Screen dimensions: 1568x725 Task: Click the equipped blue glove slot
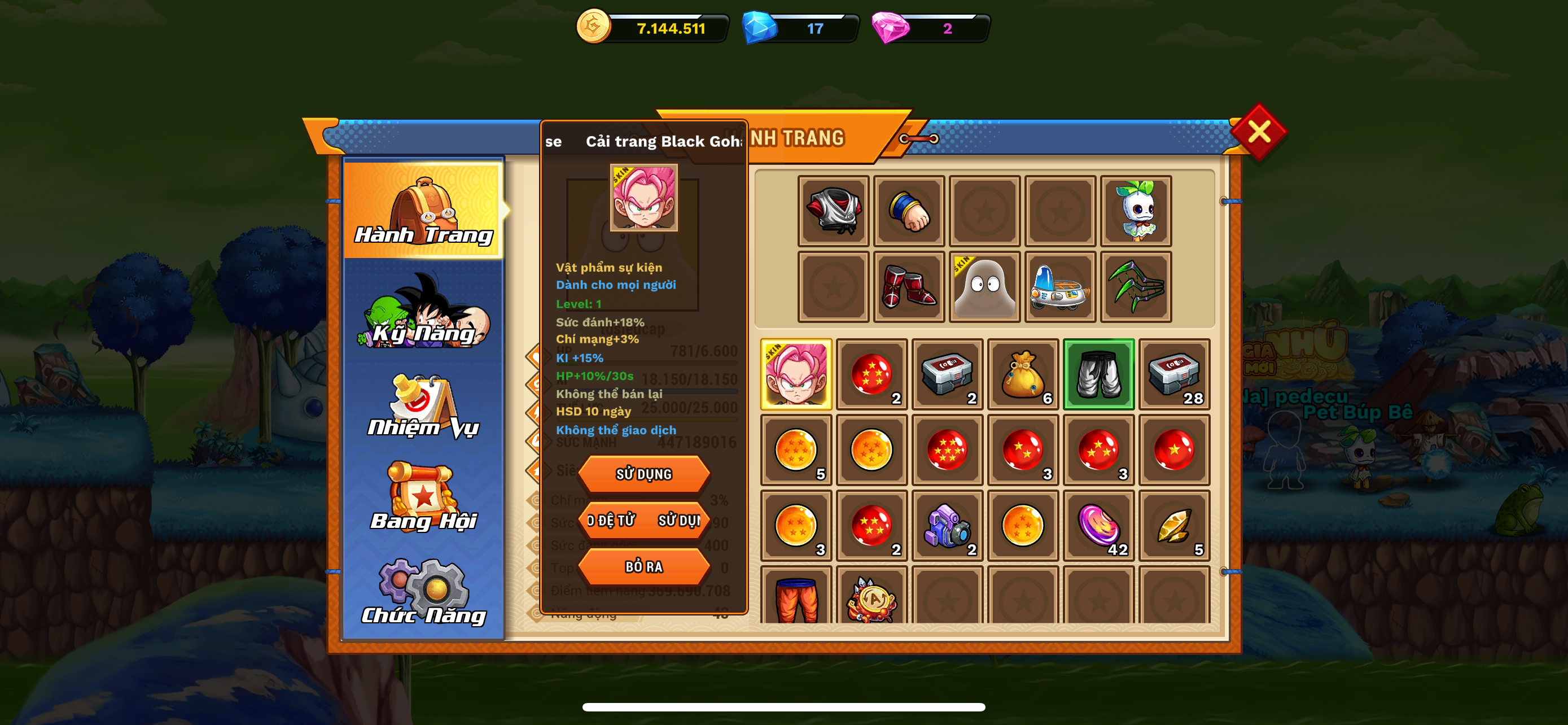pyautogui.click(x=909, y=211)
